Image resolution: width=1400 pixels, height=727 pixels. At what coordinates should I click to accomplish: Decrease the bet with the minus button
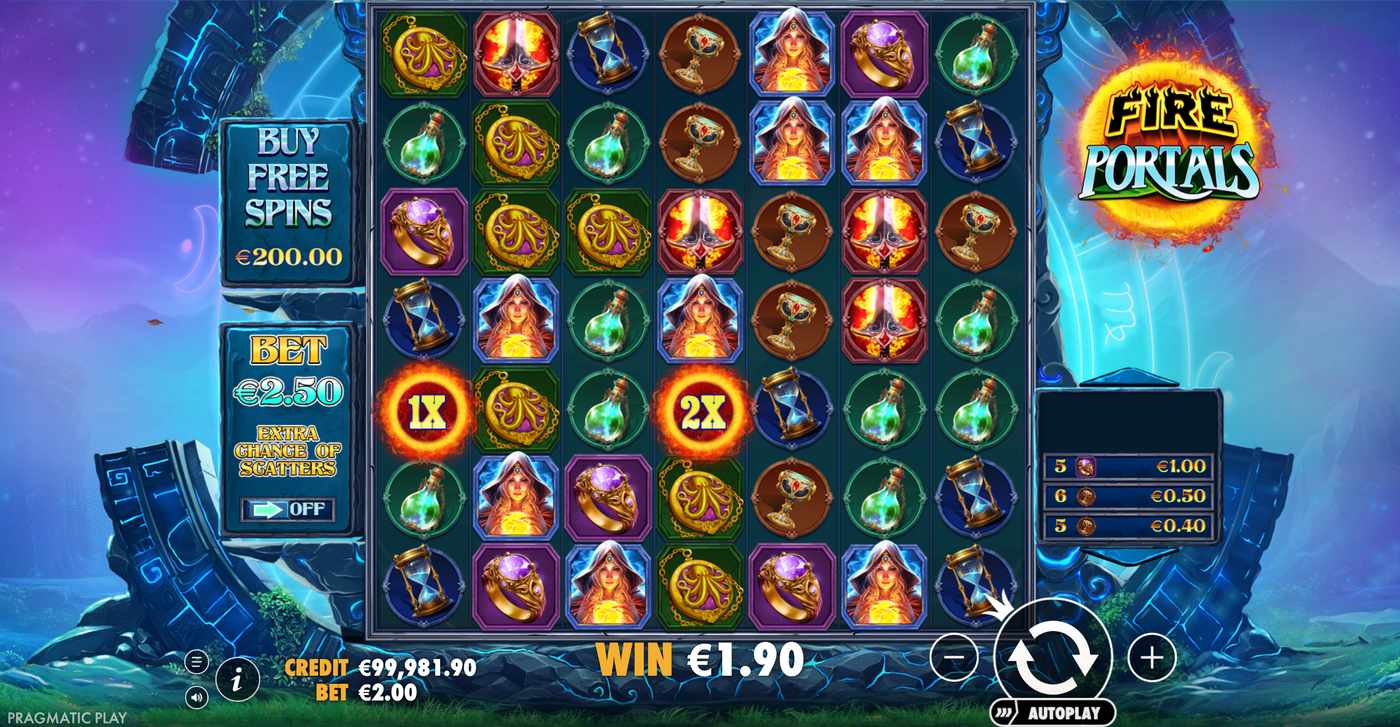(957, 657)
